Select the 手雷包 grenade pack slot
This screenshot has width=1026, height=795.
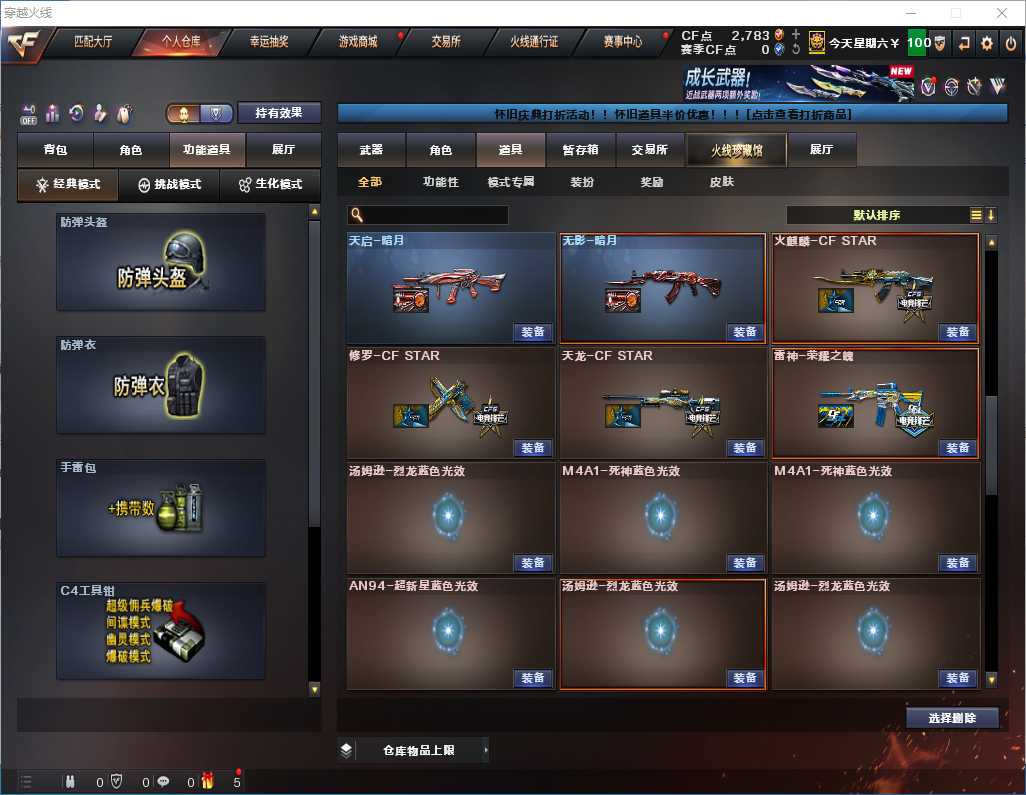pyautogui.click(x=161, y=508)
